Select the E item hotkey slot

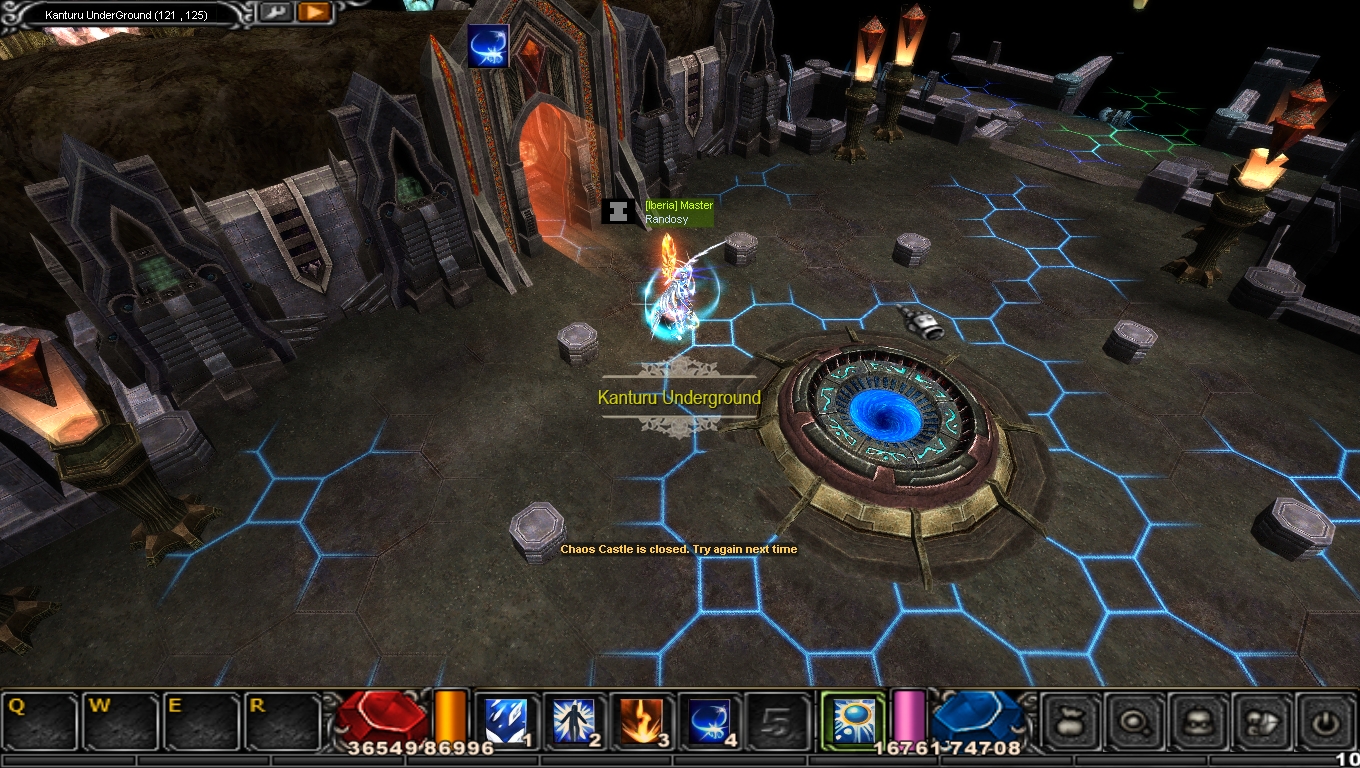[x=203, y=722]
